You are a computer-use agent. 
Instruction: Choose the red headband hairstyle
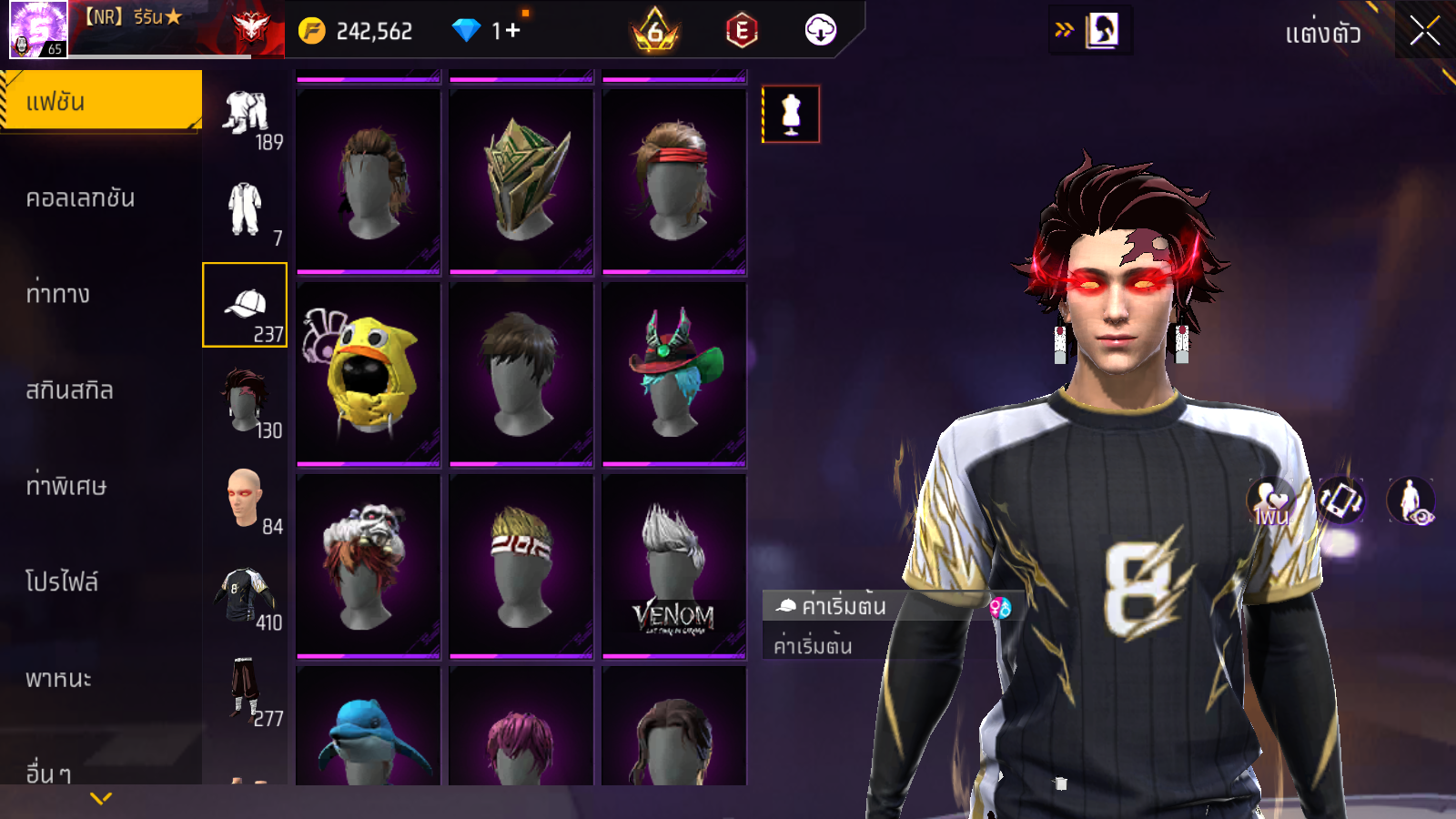click(x=673, y=180)
